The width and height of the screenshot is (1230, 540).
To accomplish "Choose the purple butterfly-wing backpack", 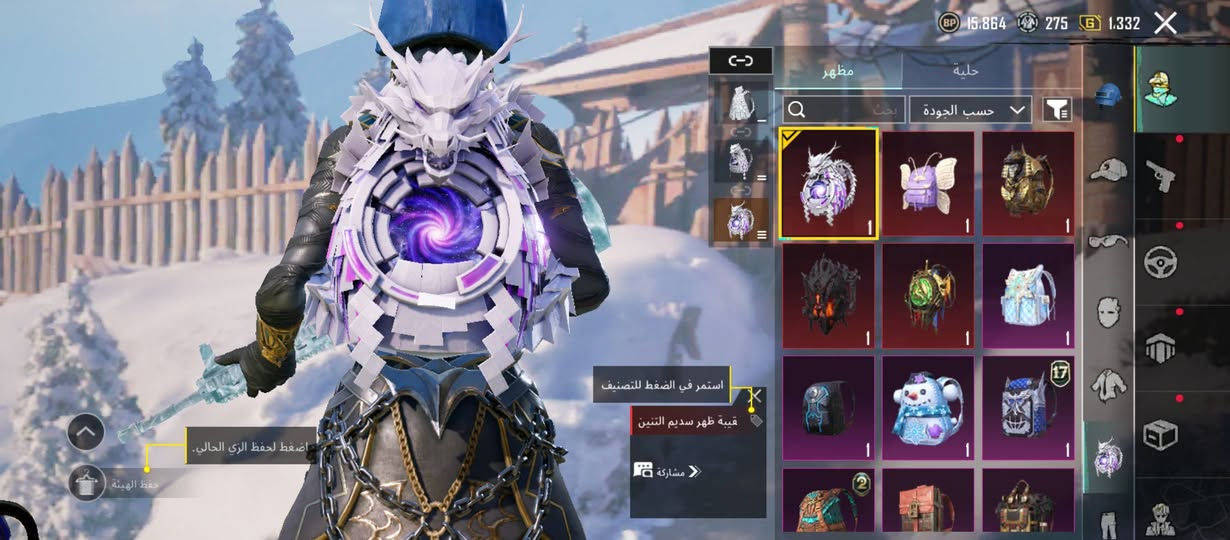I will pos(928,184).
